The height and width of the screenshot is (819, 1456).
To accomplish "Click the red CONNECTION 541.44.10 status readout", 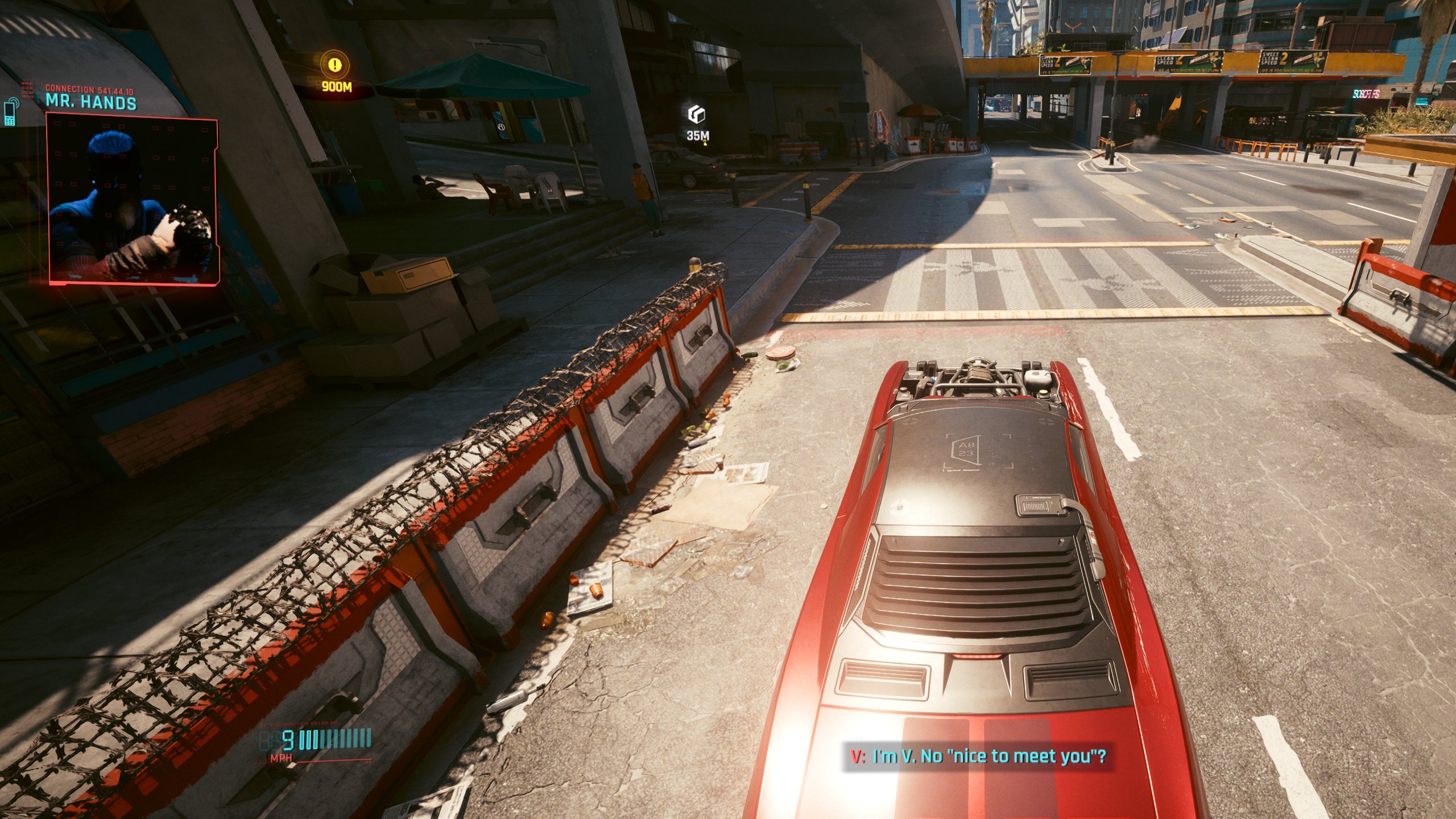I will click(89, 90).
